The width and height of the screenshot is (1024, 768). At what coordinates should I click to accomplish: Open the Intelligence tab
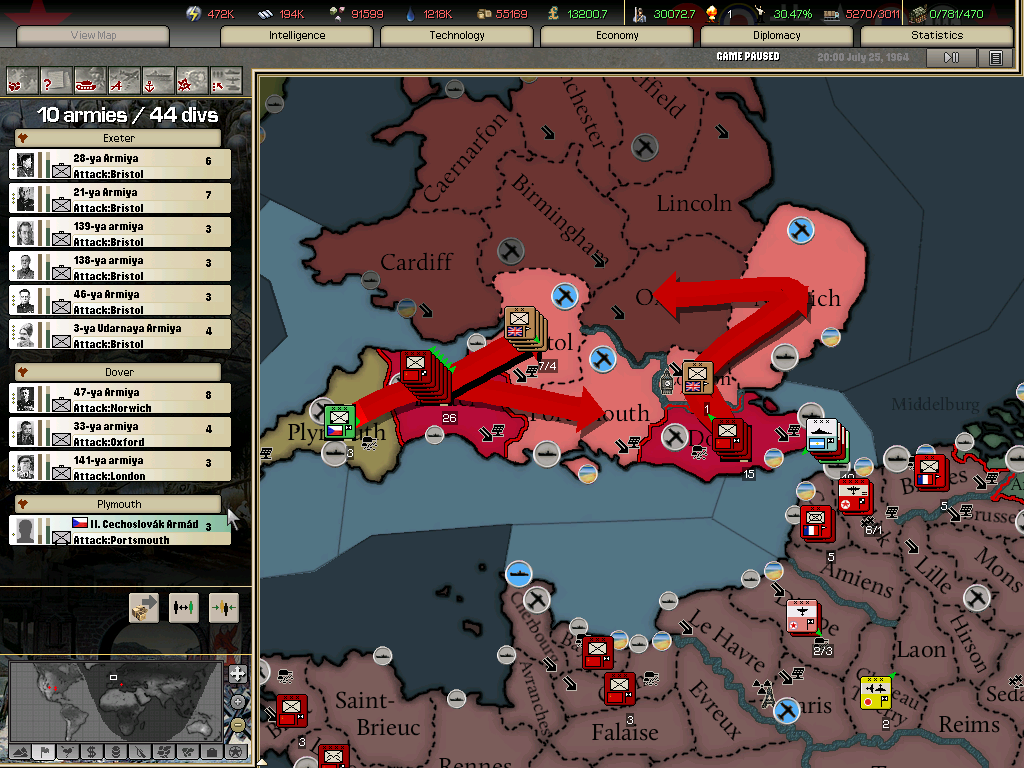pyautogui.click(x=297, y=35)
